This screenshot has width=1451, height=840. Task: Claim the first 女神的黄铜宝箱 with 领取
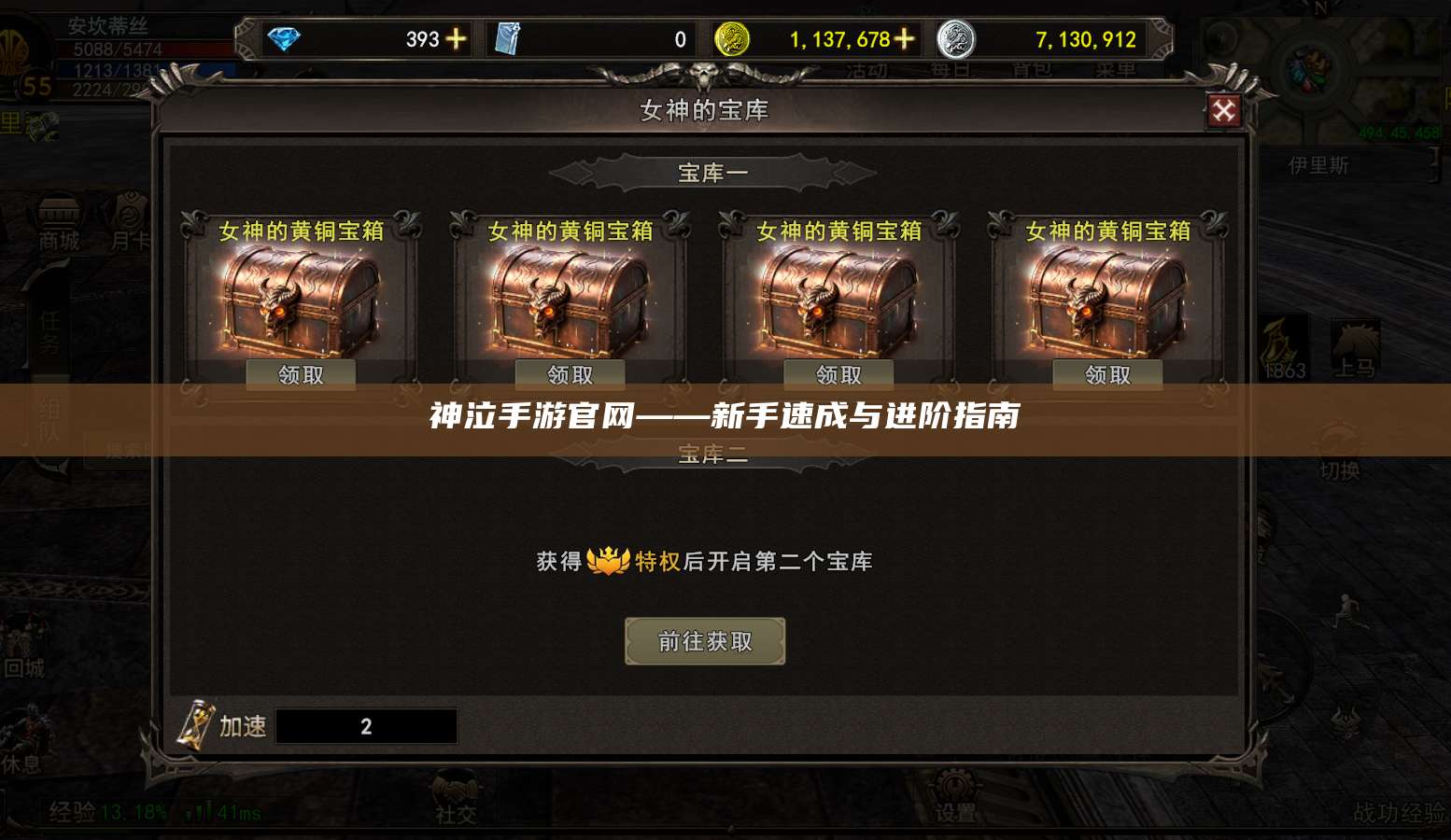300,373
